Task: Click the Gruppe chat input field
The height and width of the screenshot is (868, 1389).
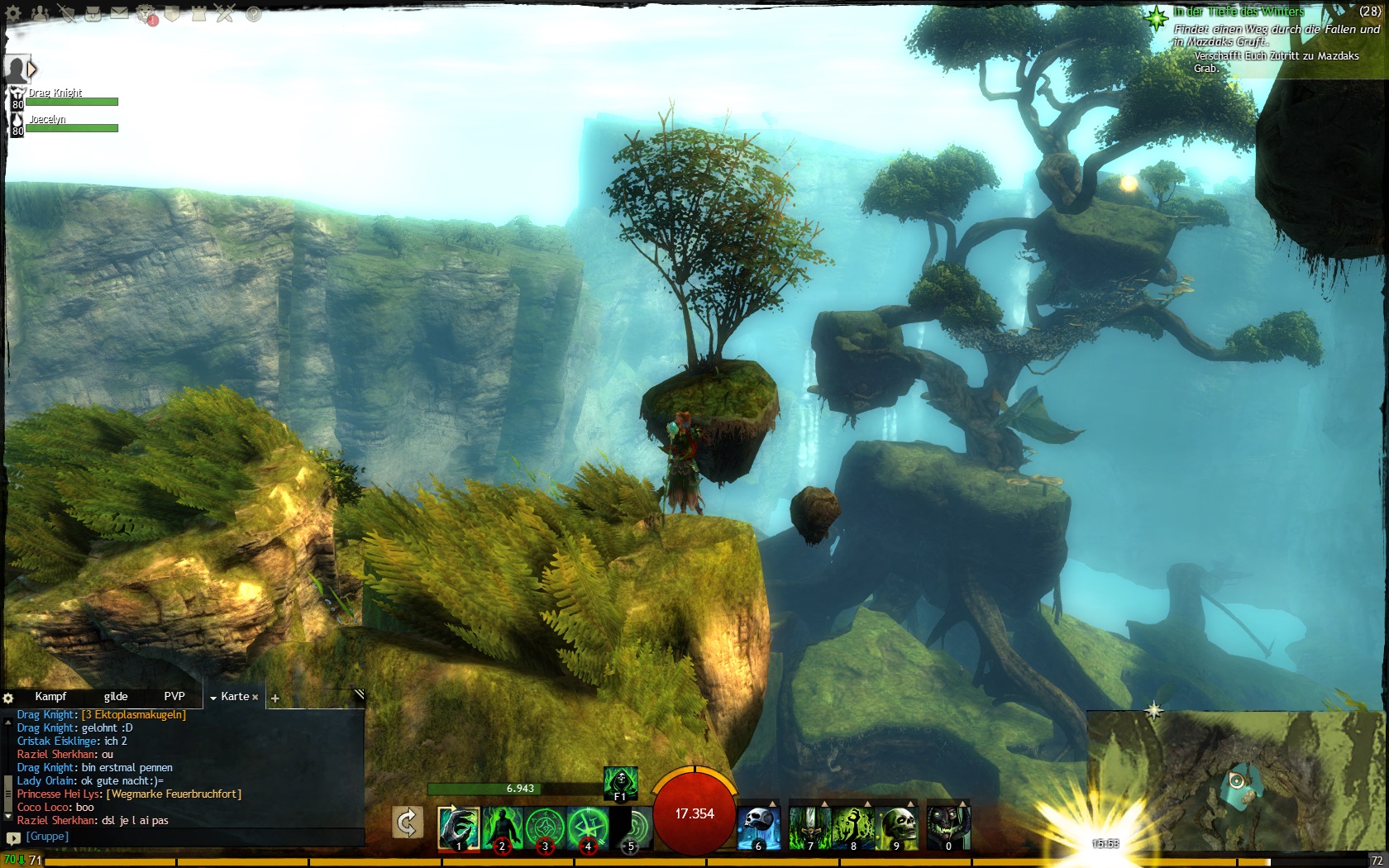Action: [190, 837]
